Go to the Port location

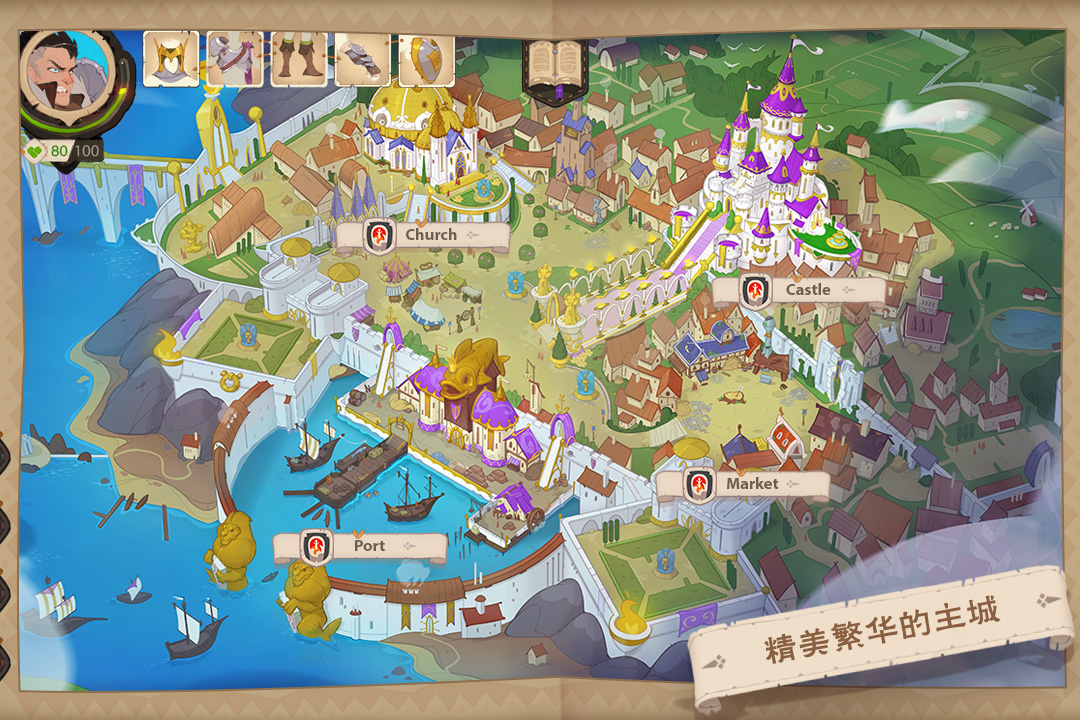coord(359,546)
